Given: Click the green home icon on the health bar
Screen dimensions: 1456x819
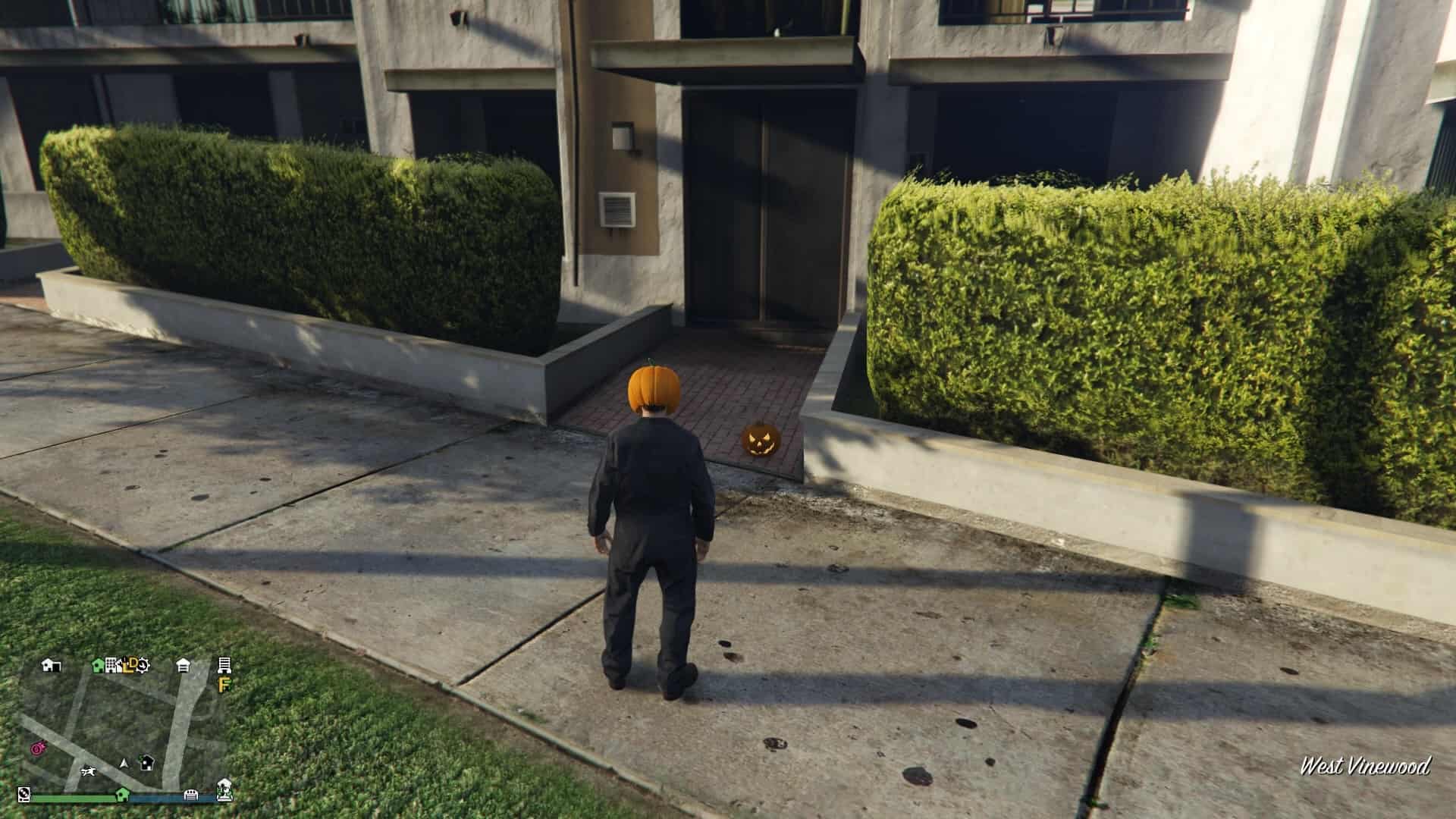Looking at the screenshot, I should click(x=123, y=793).
